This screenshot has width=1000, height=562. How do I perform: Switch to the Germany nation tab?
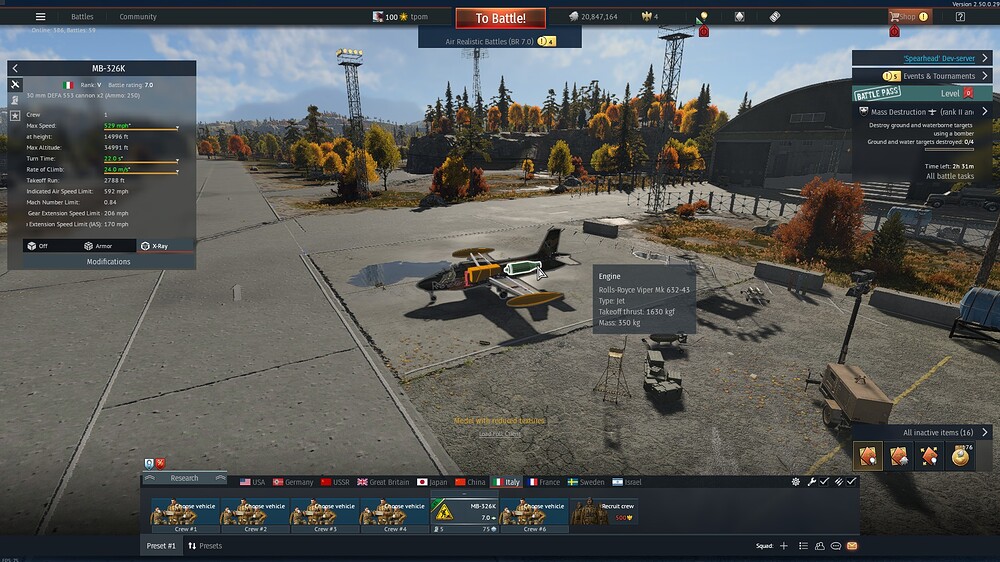(292, 482)
